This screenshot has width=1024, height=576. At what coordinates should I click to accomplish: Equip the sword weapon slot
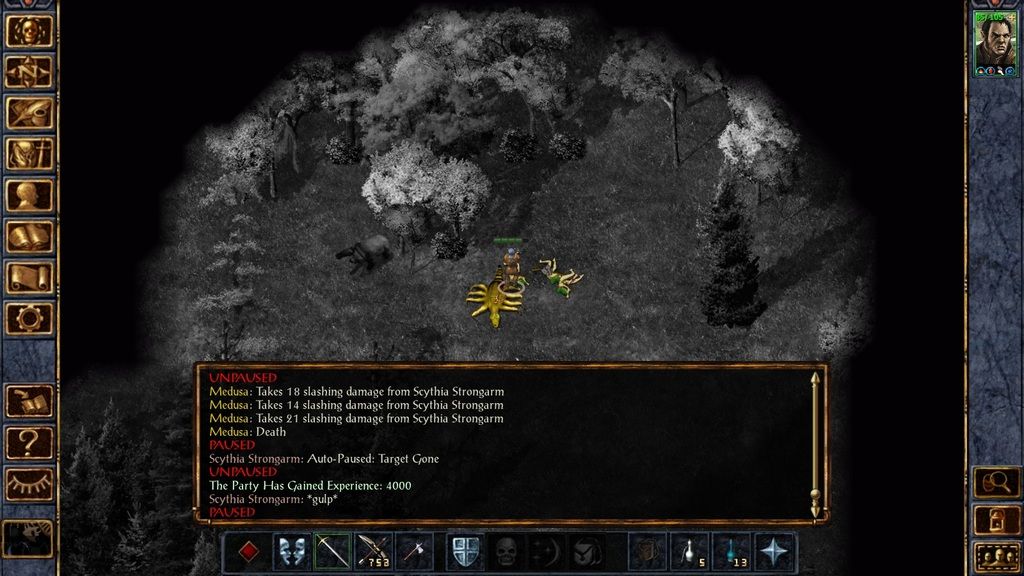(x=332, y=552)
